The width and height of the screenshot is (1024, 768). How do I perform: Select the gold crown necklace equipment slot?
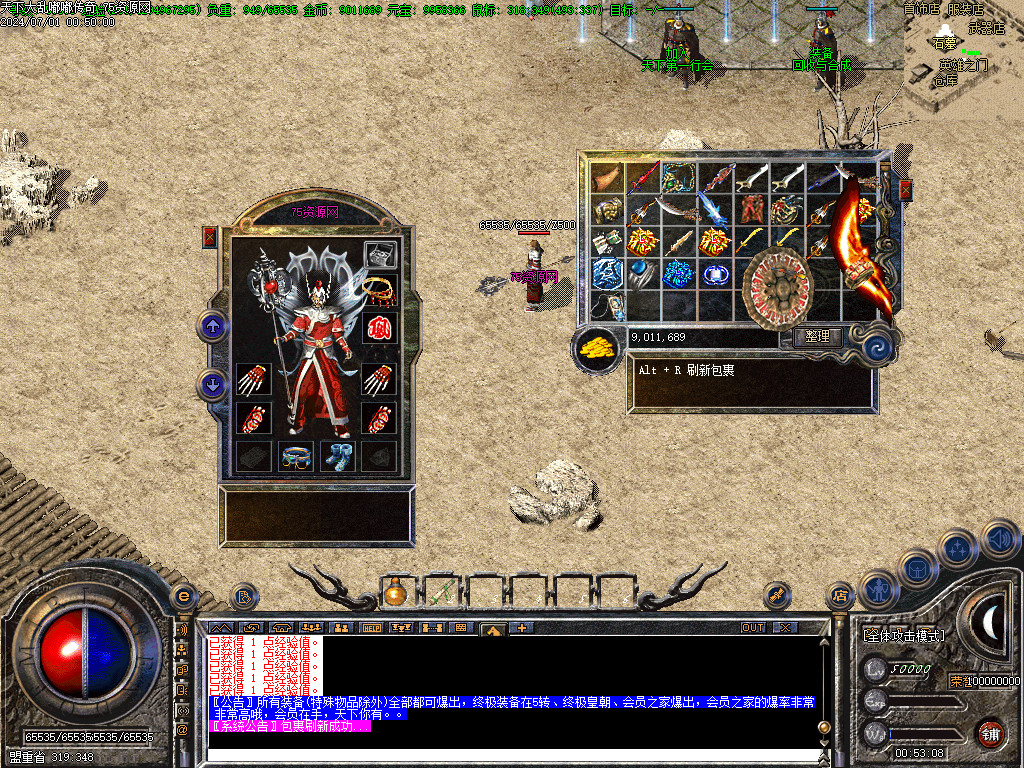pos(379,291)
